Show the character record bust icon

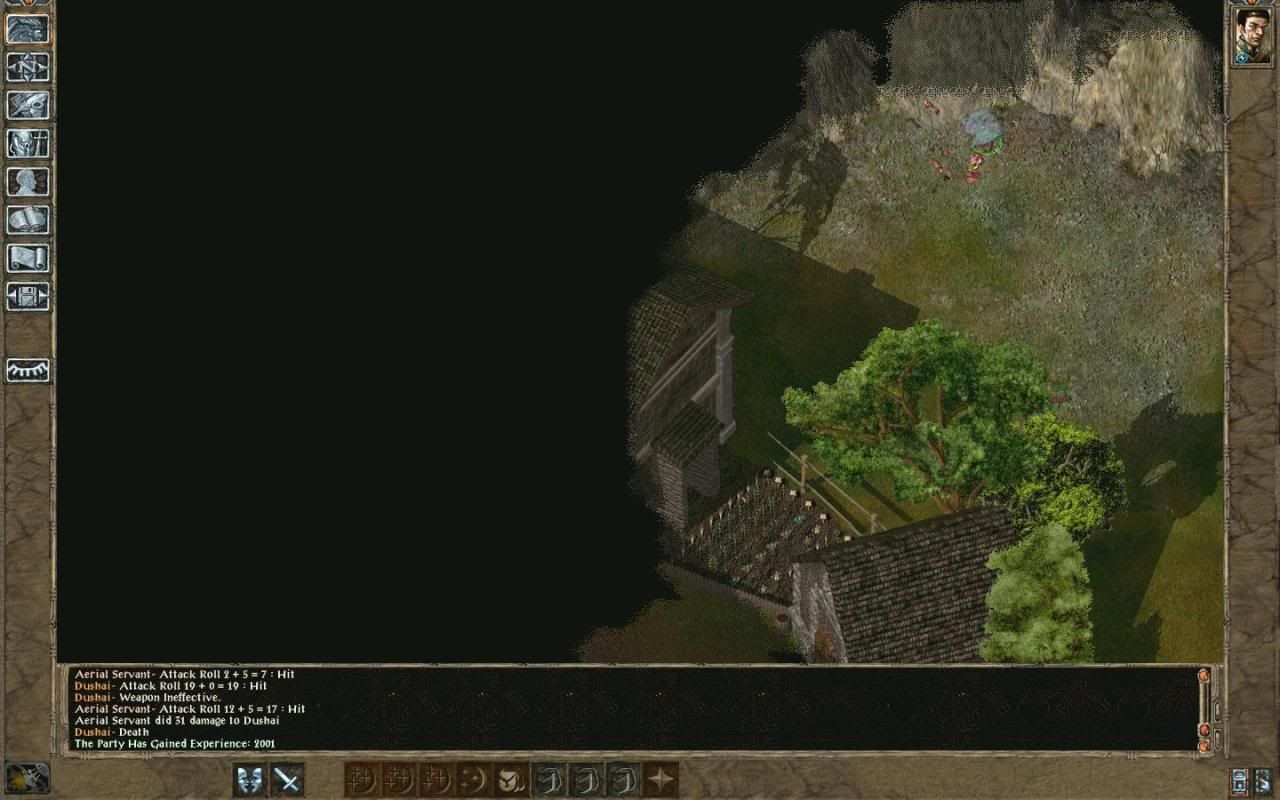(x=27, y=181)
